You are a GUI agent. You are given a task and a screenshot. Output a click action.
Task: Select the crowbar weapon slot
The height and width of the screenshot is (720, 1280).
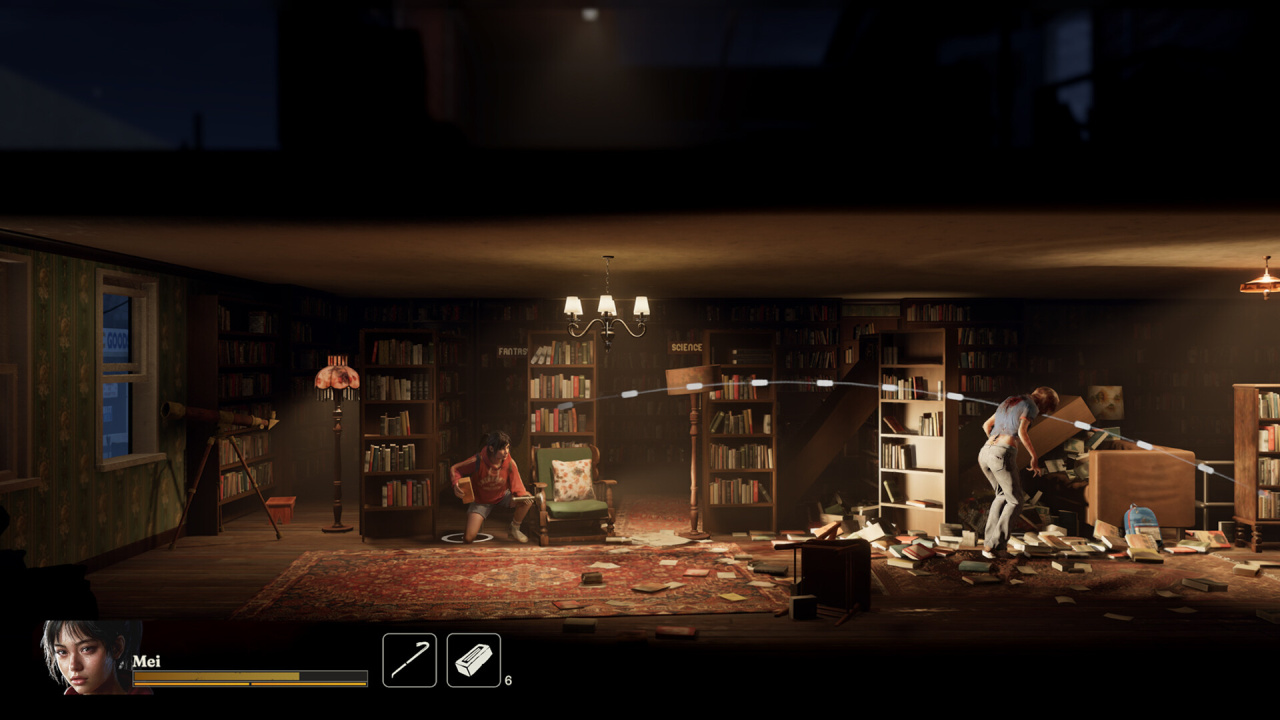(x=409, y=660)
